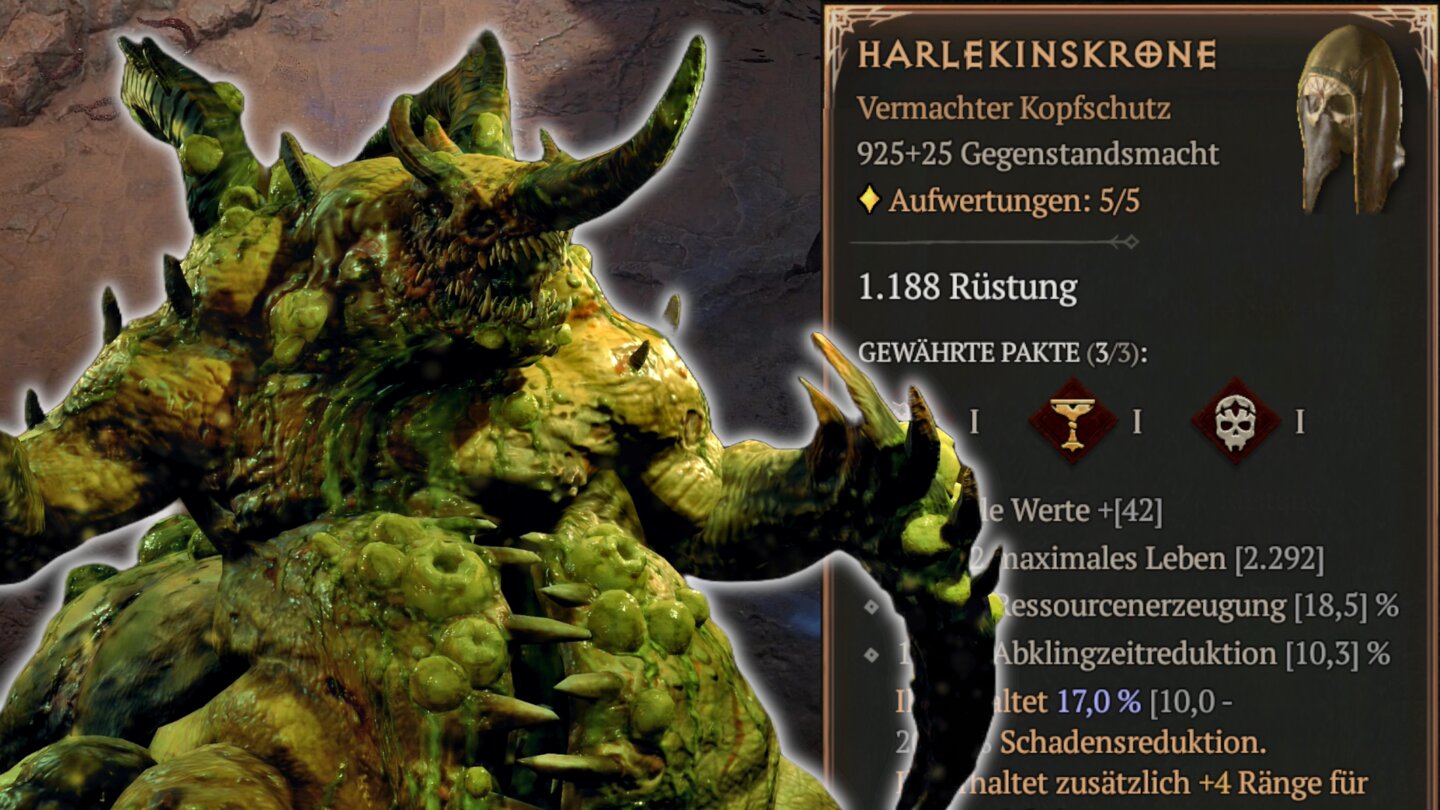This screenshot has width=1440, height=810.
Task: Click the 925+25 Gegenstandsmacht value
Action: 1036,154
